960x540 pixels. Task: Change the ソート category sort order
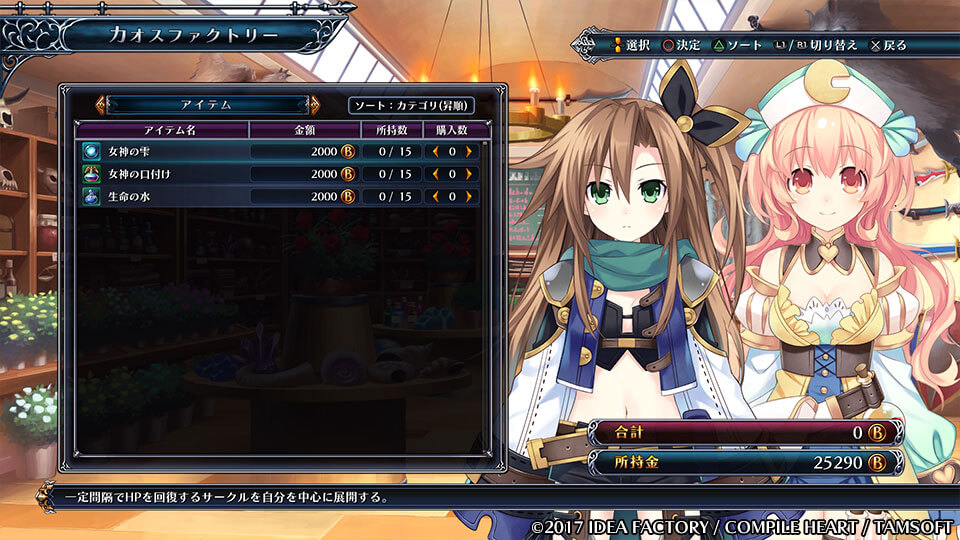[x=411, y=105]
